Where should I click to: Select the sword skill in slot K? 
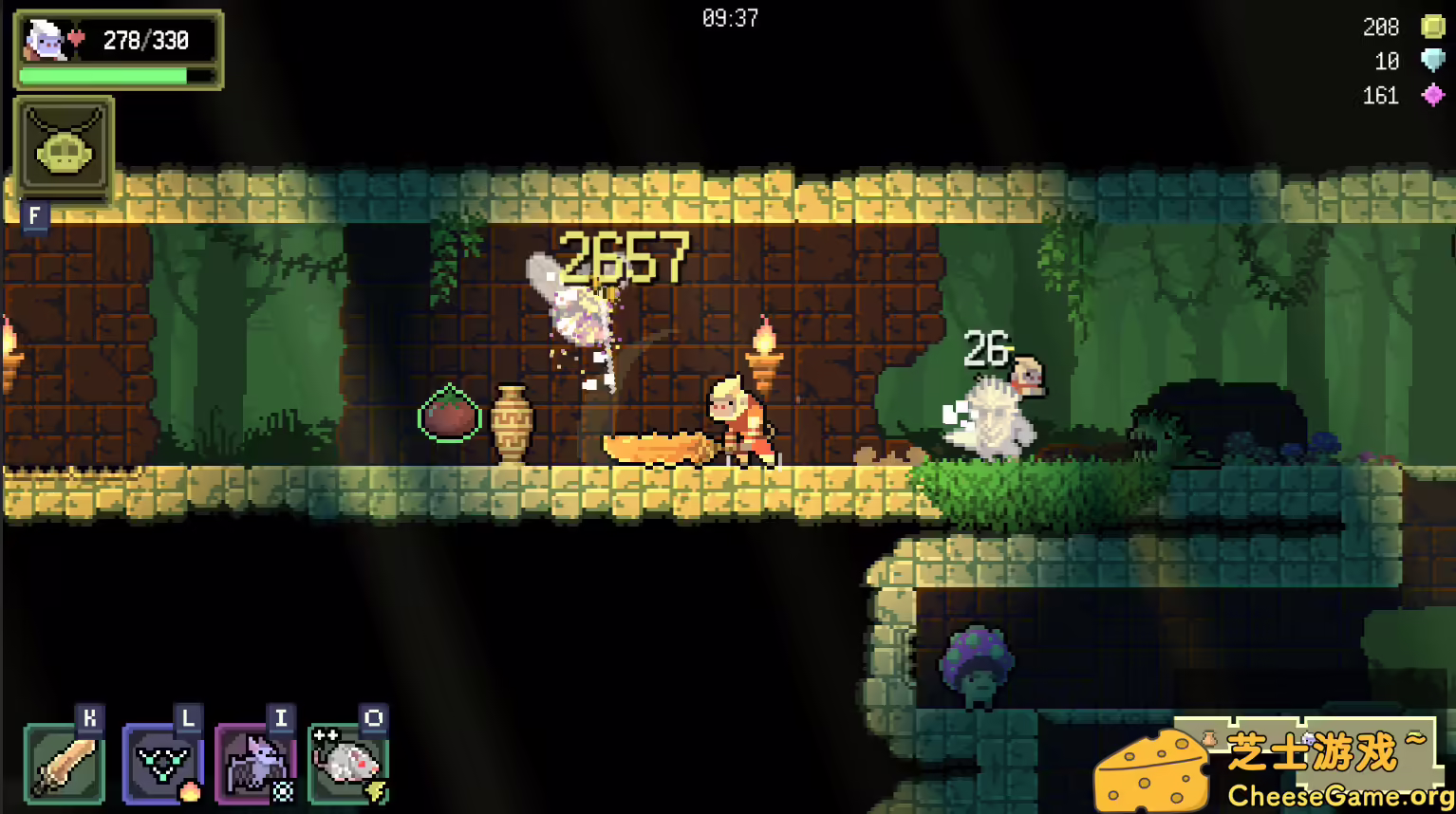(x=62, y=764)
